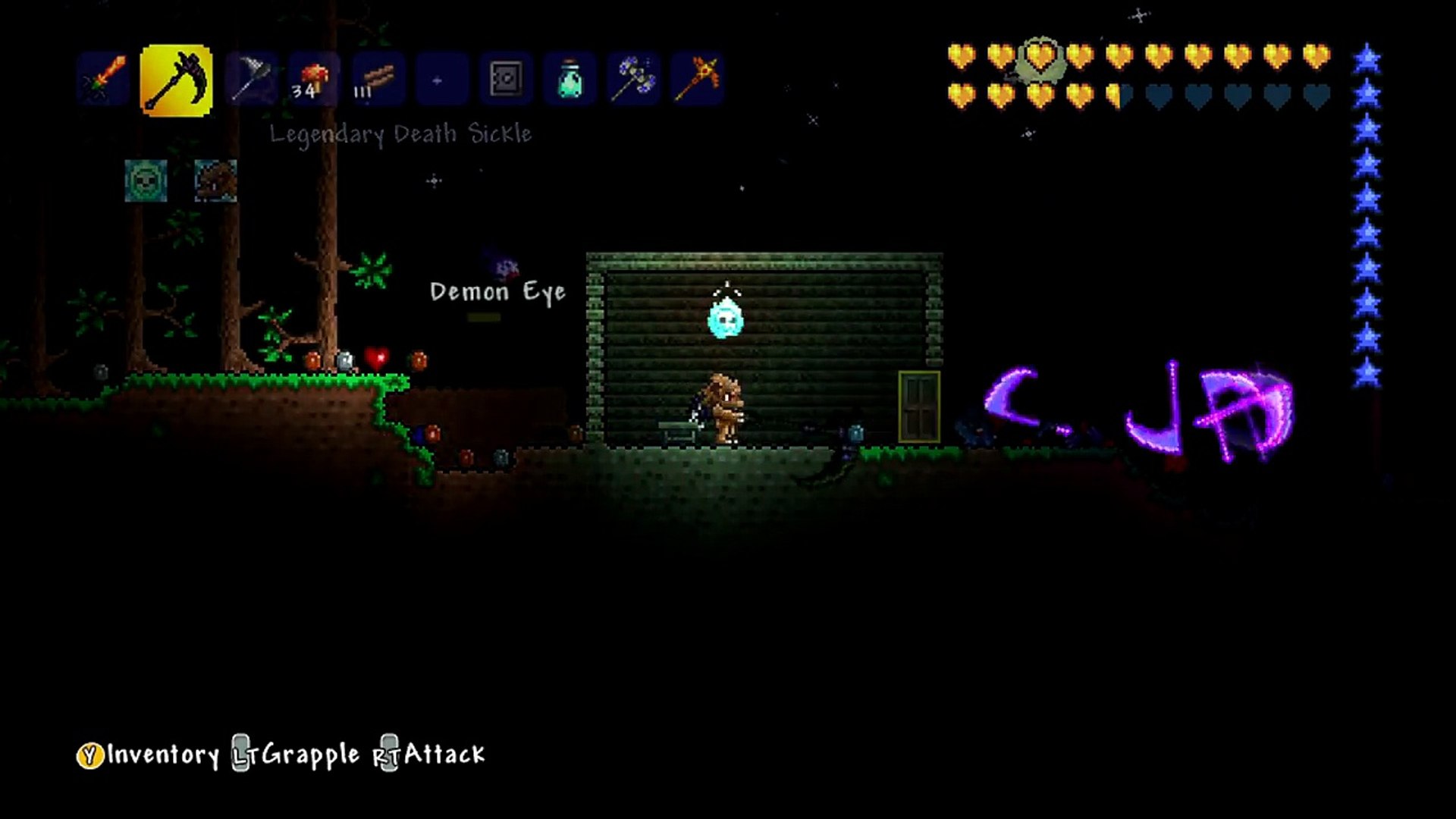The width and height of the screenshot is (1456, 819).
Task: Pick the wood stack hotbar slot
Action: pos(378,80)
